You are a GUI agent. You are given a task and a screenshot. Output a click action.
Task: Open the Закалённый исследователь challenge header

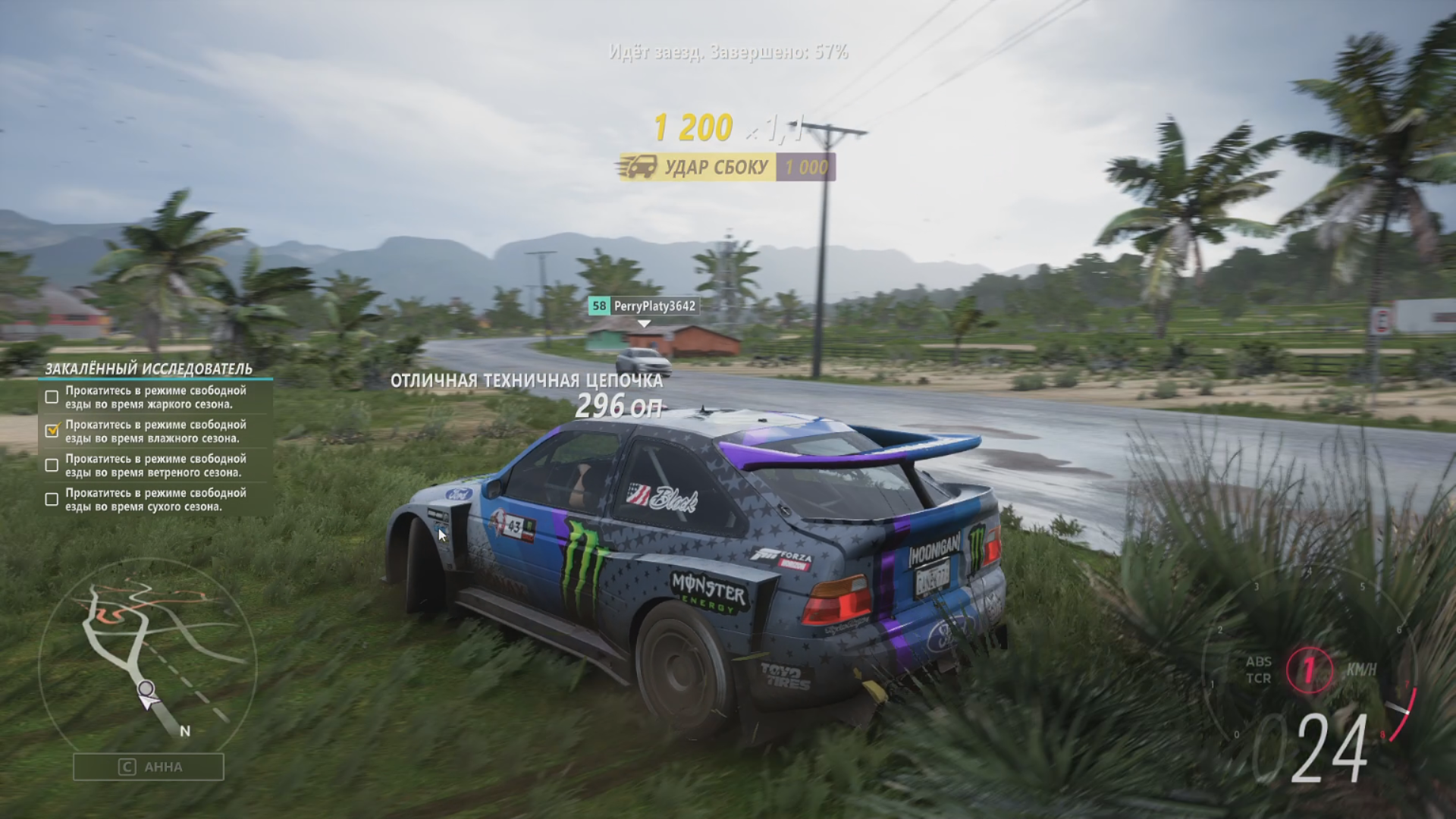coord(149,369)
